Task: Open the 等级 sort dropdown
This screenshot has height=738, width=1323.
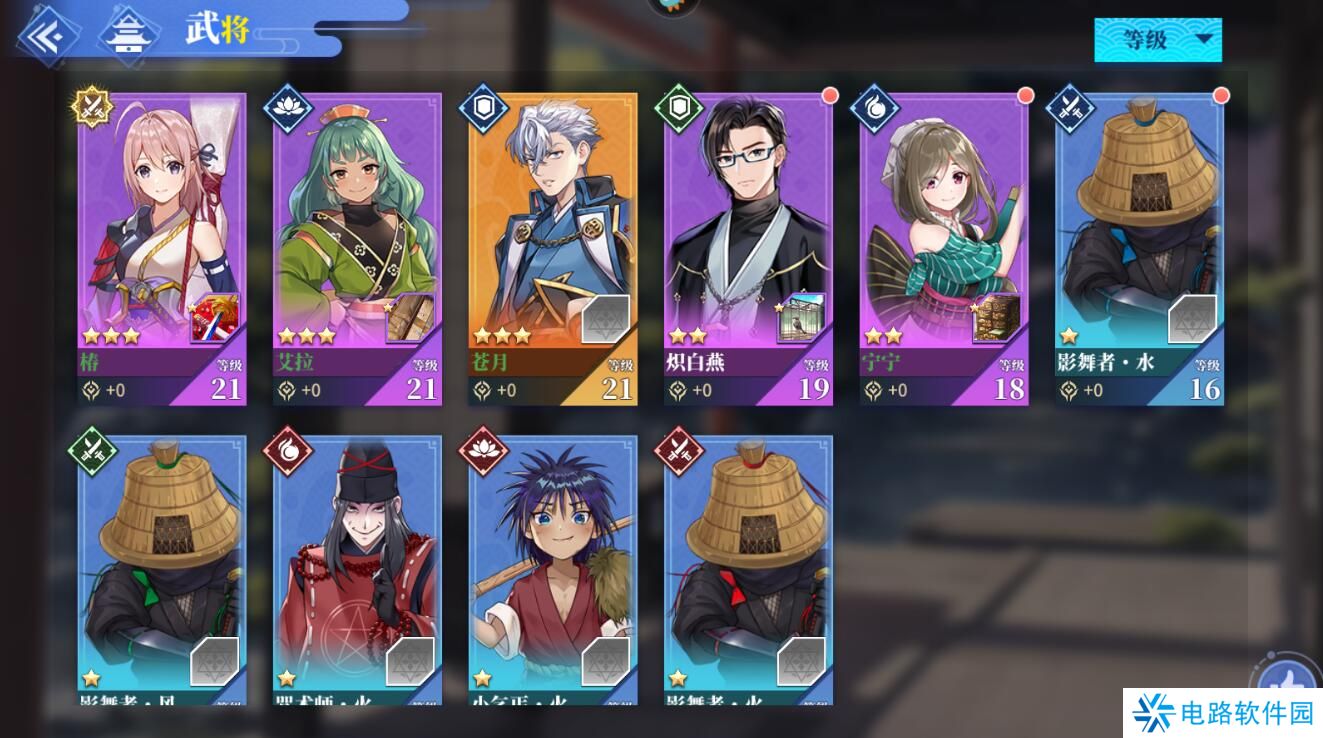Action: coord(1157,40)
